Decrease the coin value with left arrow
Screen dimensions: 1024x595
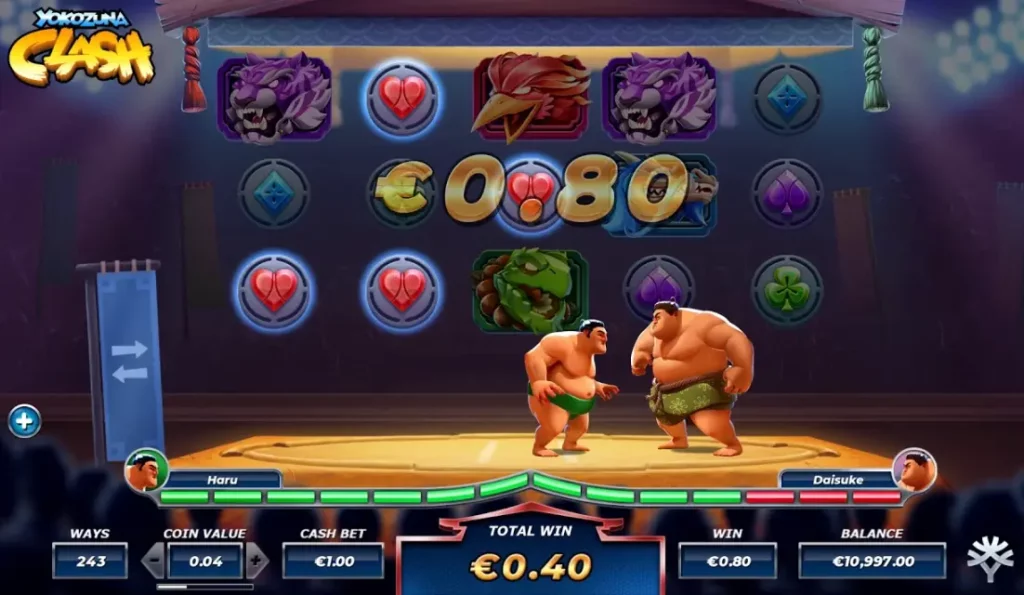(x=153, y=561)
